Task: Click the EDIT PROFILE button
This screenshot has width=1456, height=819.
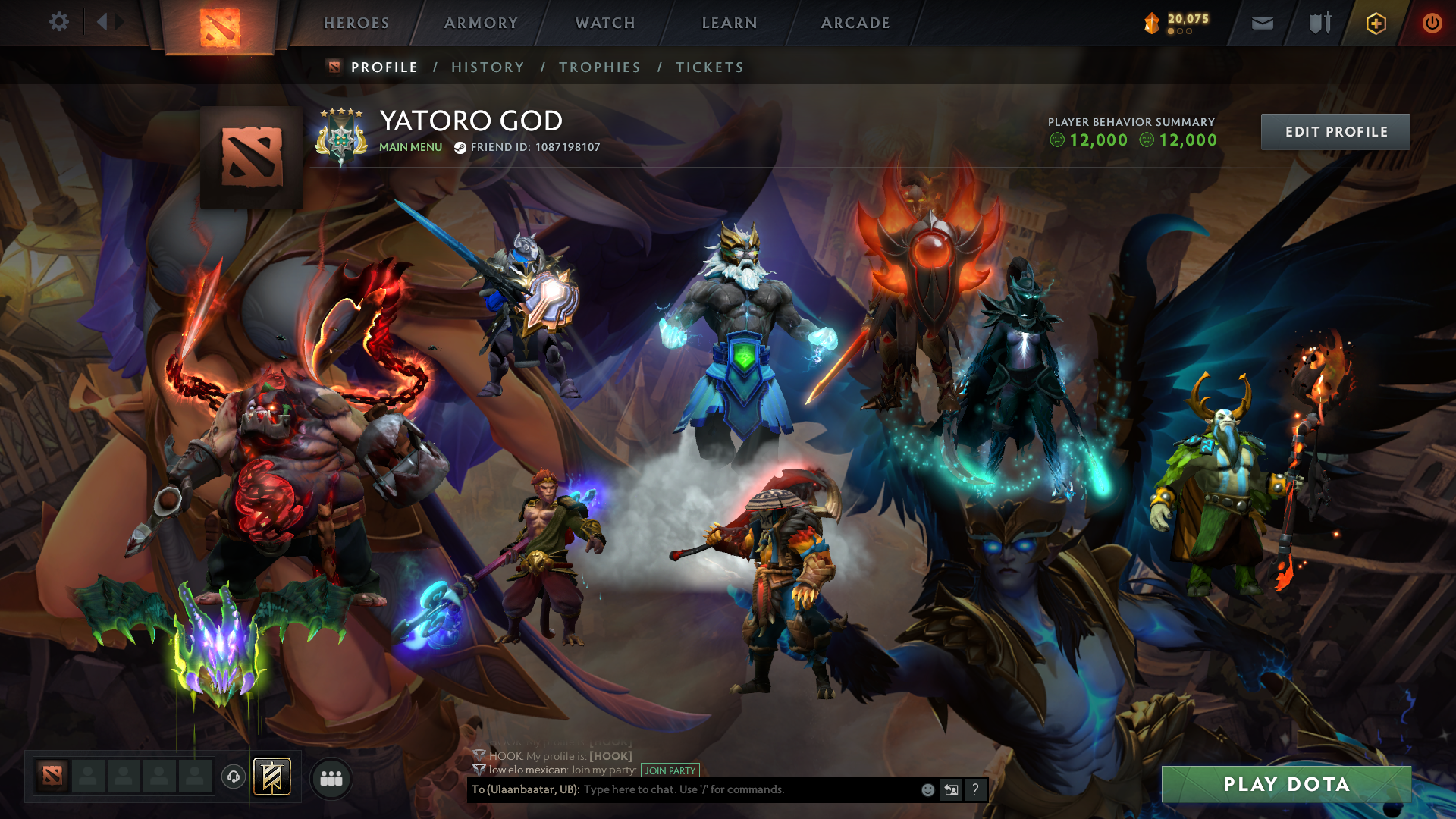Action: (1335, 131)
